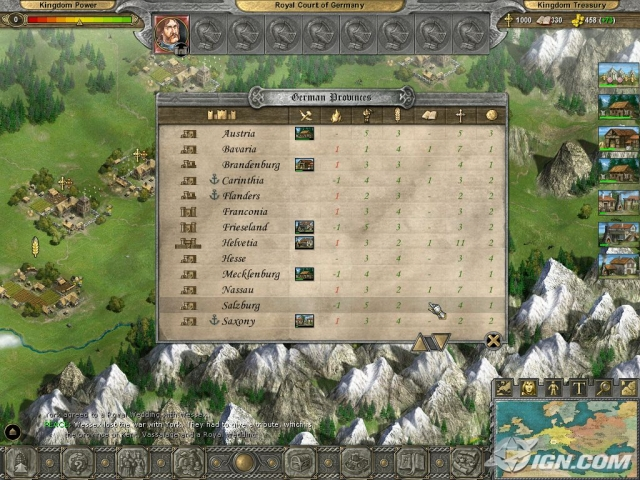The image size is (640, 480).
Task: Sort provinces by the cross religion column
Action: pyautogui.click(x=460, y=115)
